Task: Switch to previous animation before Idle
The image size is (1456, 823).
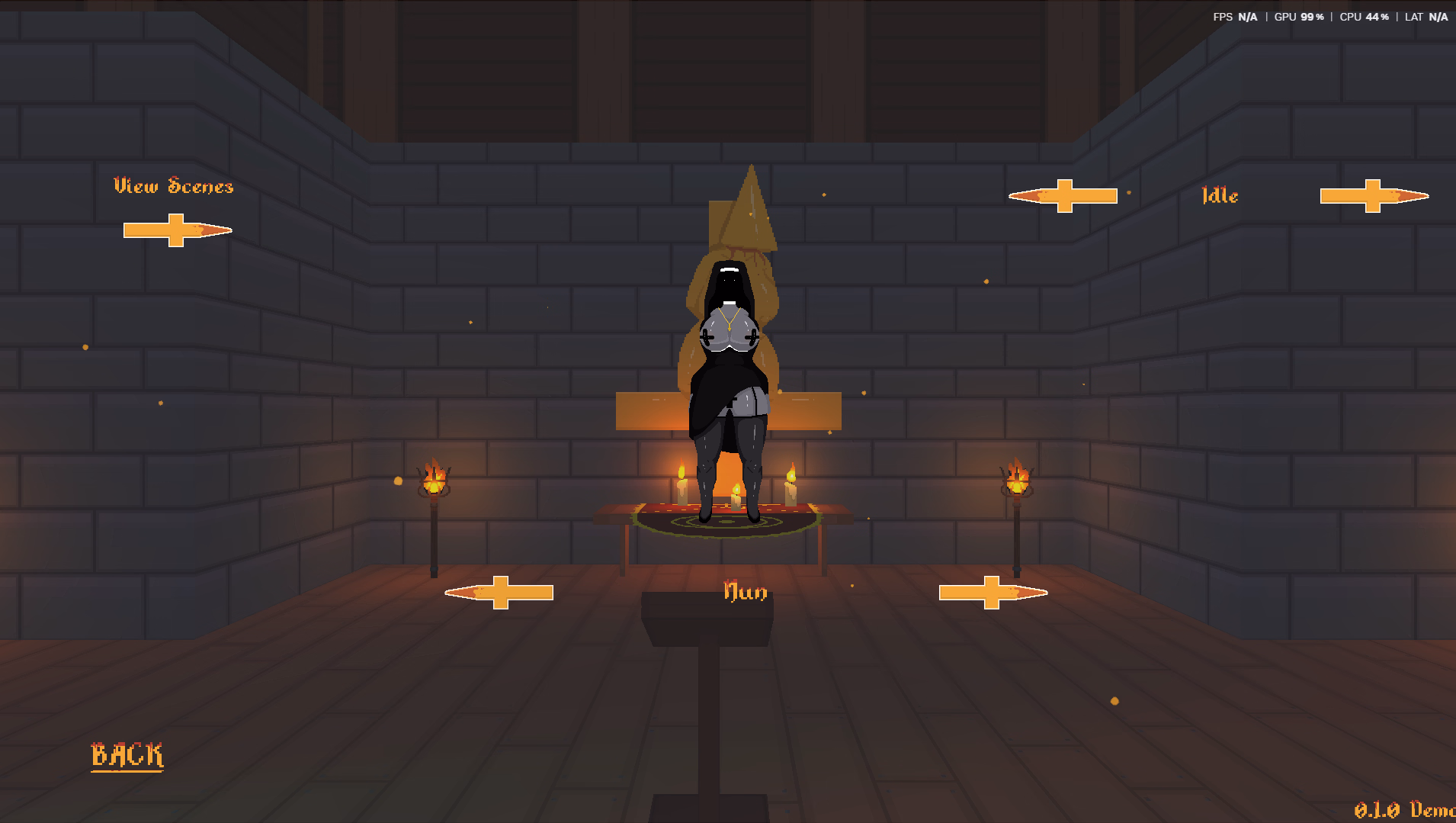Action: (x=1063, y=196)
